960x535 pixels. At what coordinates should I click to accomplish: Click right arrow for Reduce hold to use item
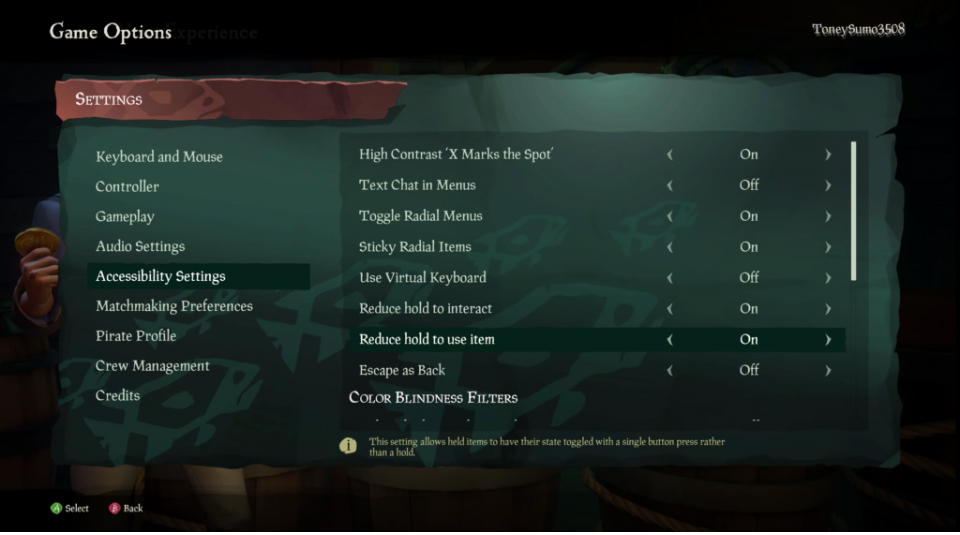point(828,340)
